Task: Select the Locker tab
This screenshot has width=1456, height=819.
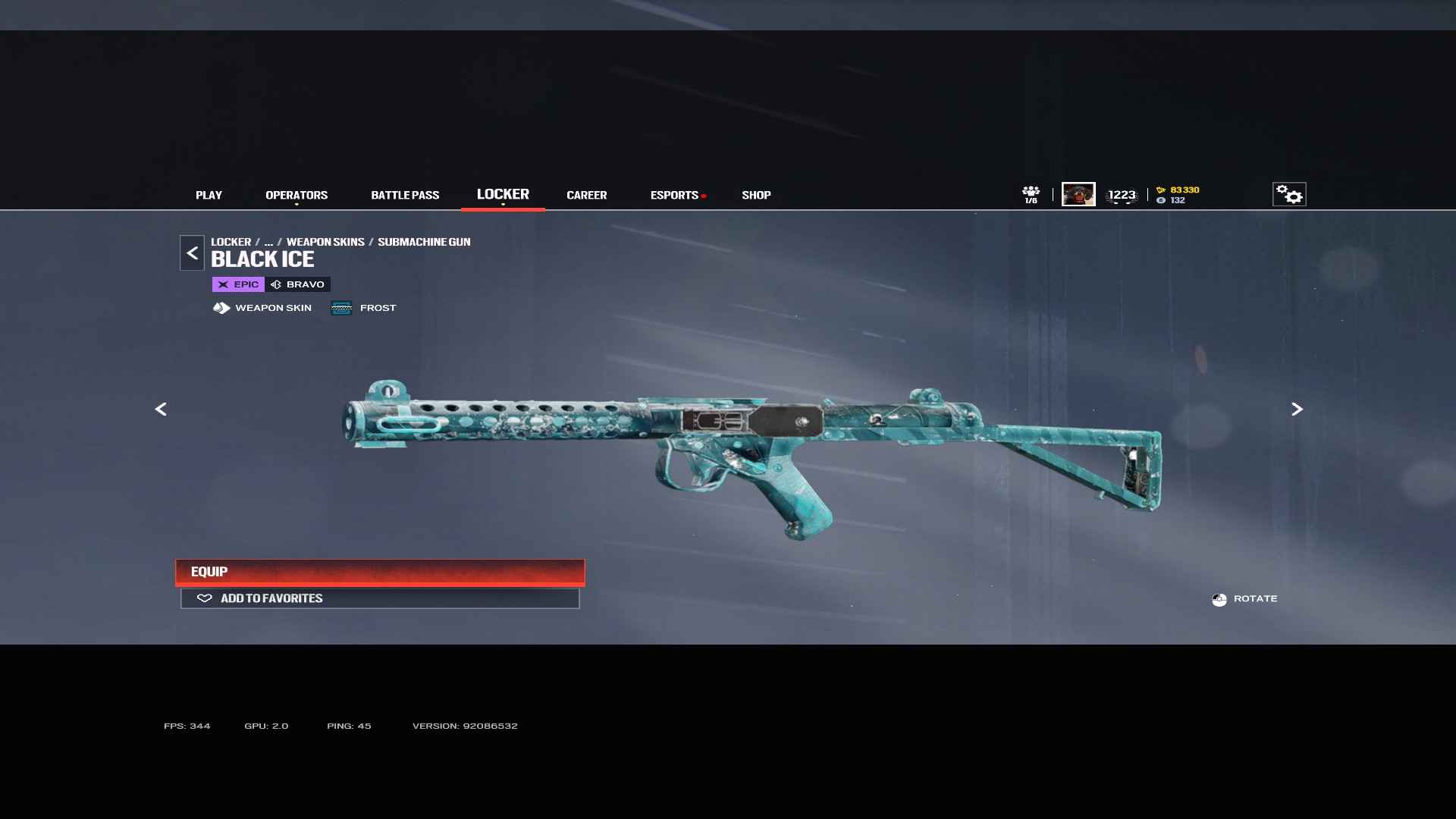Action: [503, 194]
